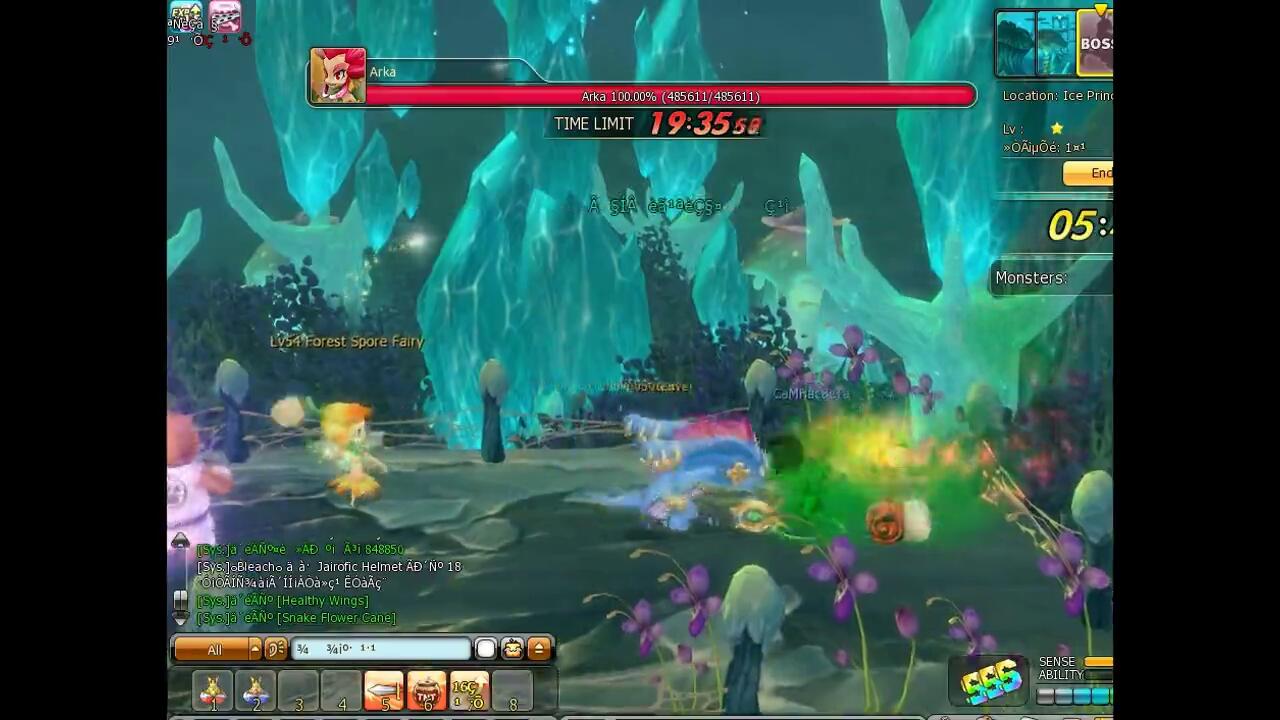Click the chat message input field
The height and width of the screenshot is (720, 1280).
(380, 649)
